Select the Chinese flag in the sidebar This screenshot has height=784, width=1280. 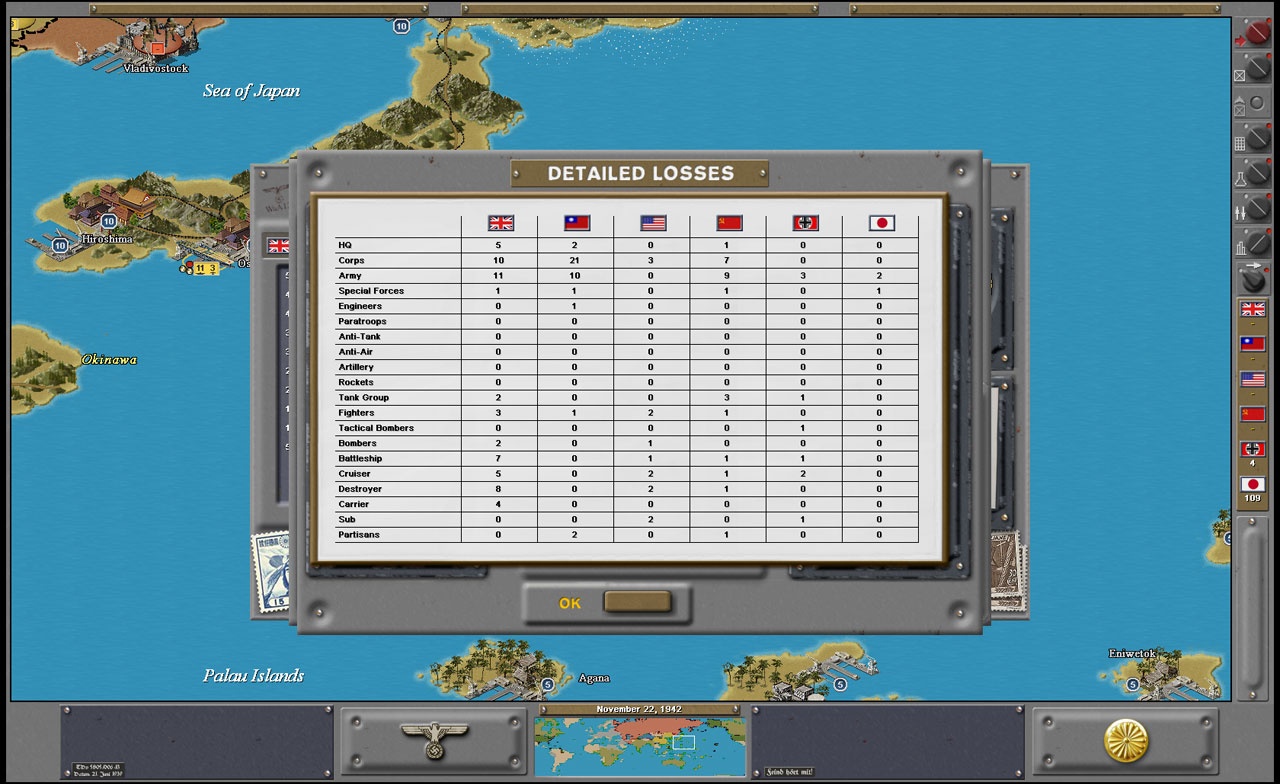point(1253,343)
